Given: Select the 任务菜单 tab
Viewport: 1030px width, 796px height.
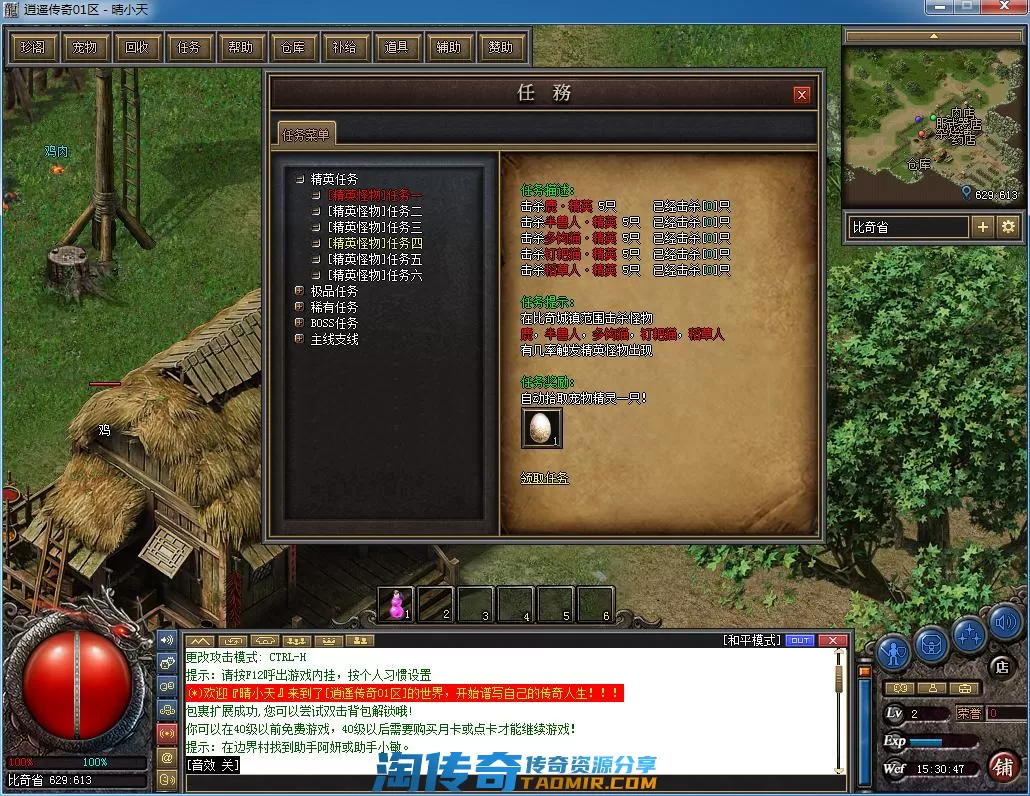Looking at the screenshot, I should [307, 134].
